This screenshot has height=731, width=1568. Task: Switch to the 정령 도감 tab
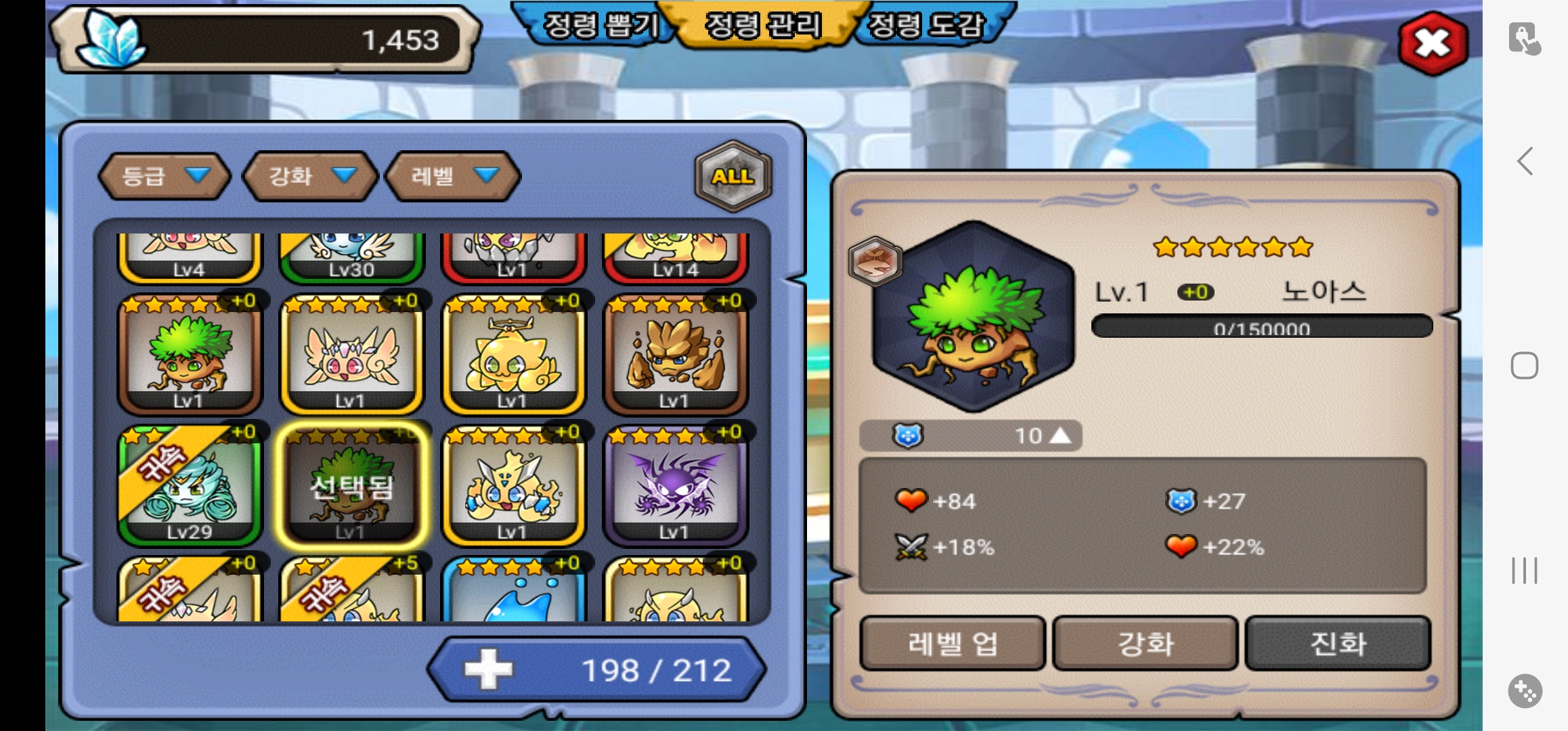tap(925, 26)
